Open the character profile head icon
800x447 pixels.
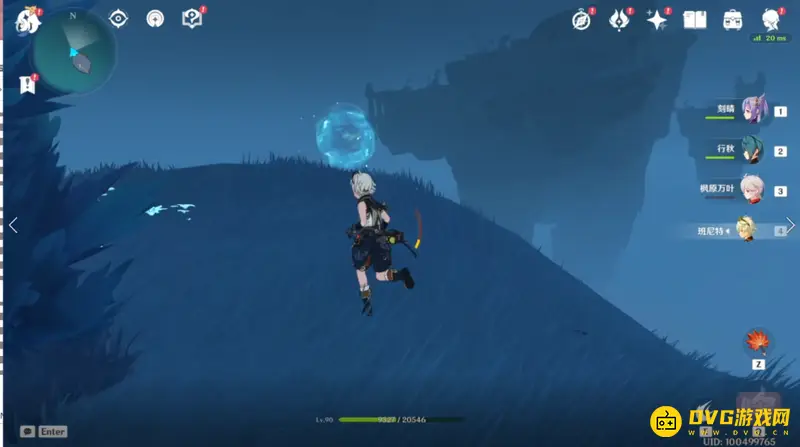(770, 19)
